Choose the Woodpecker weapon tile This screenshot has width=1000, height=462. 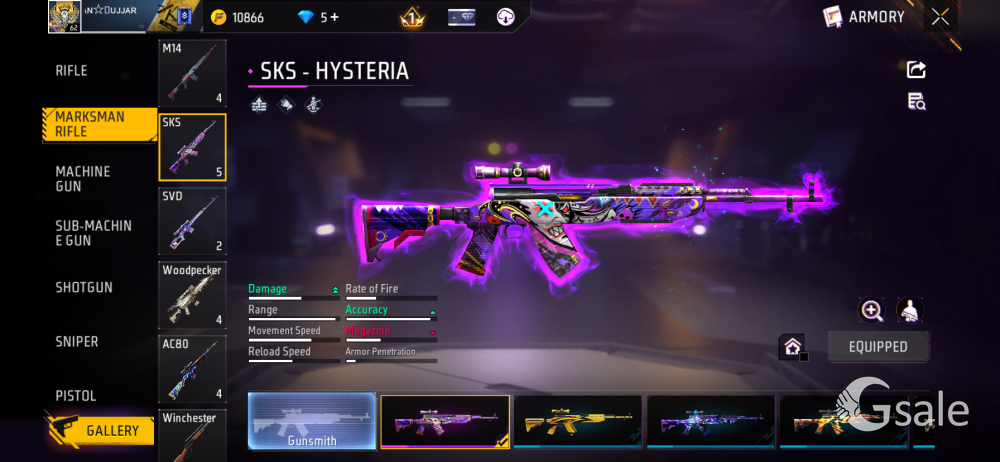coord(192,294)
